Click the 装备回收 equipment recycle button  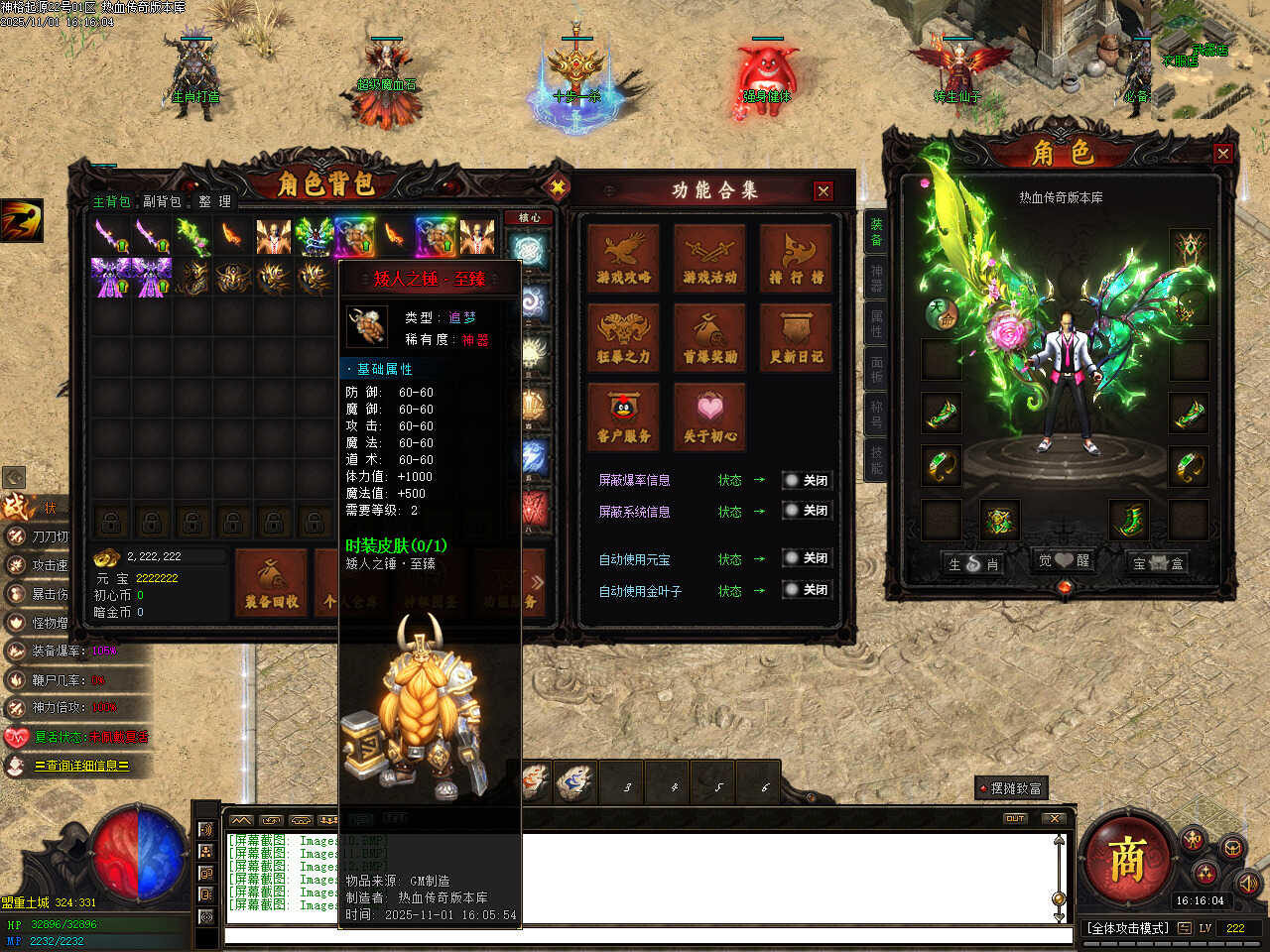pyautogui.click(x=272, y=583)
